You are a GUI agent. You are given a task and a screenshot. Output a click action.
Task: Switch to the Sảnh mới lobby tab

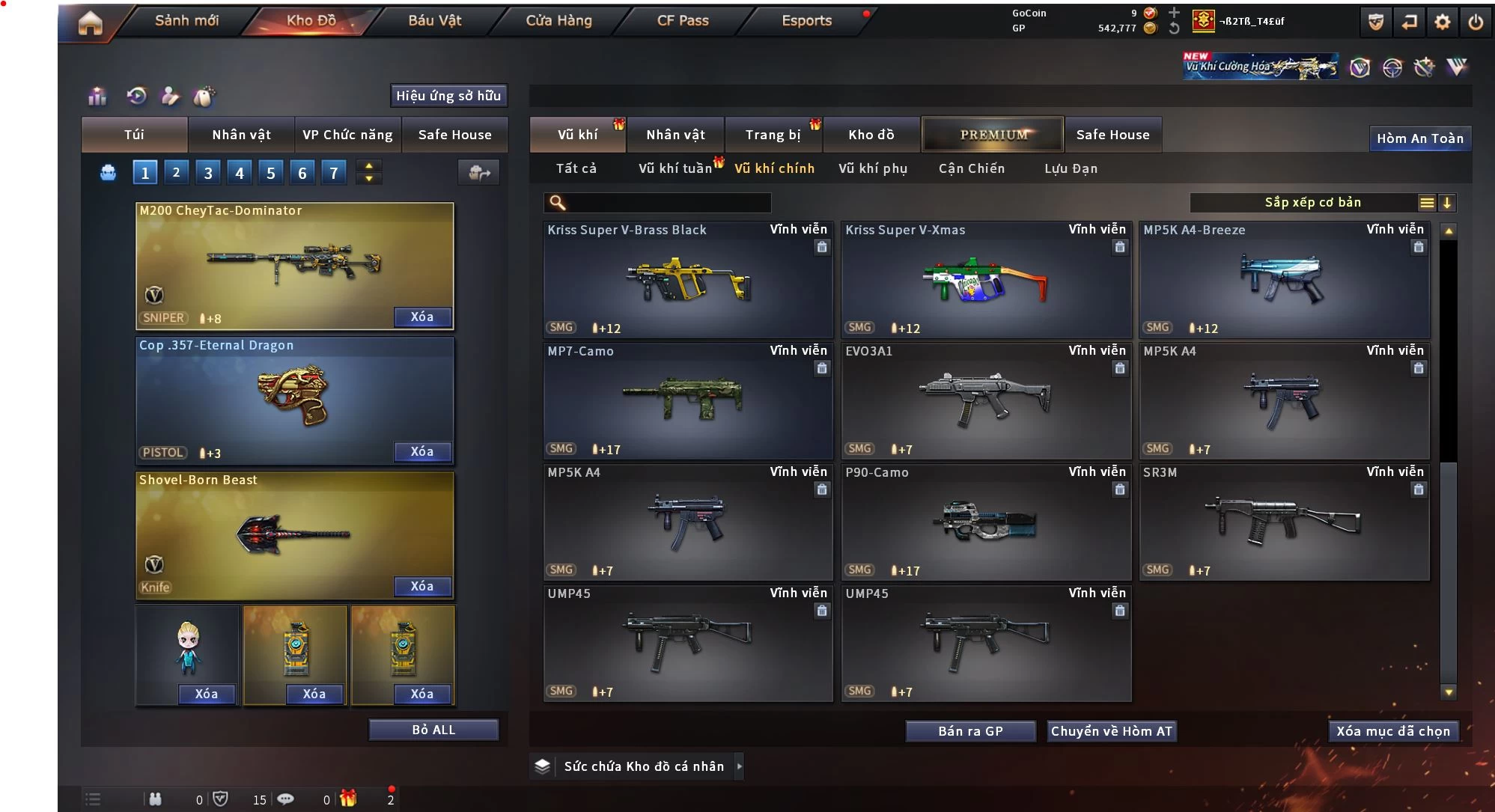(186, 21)
